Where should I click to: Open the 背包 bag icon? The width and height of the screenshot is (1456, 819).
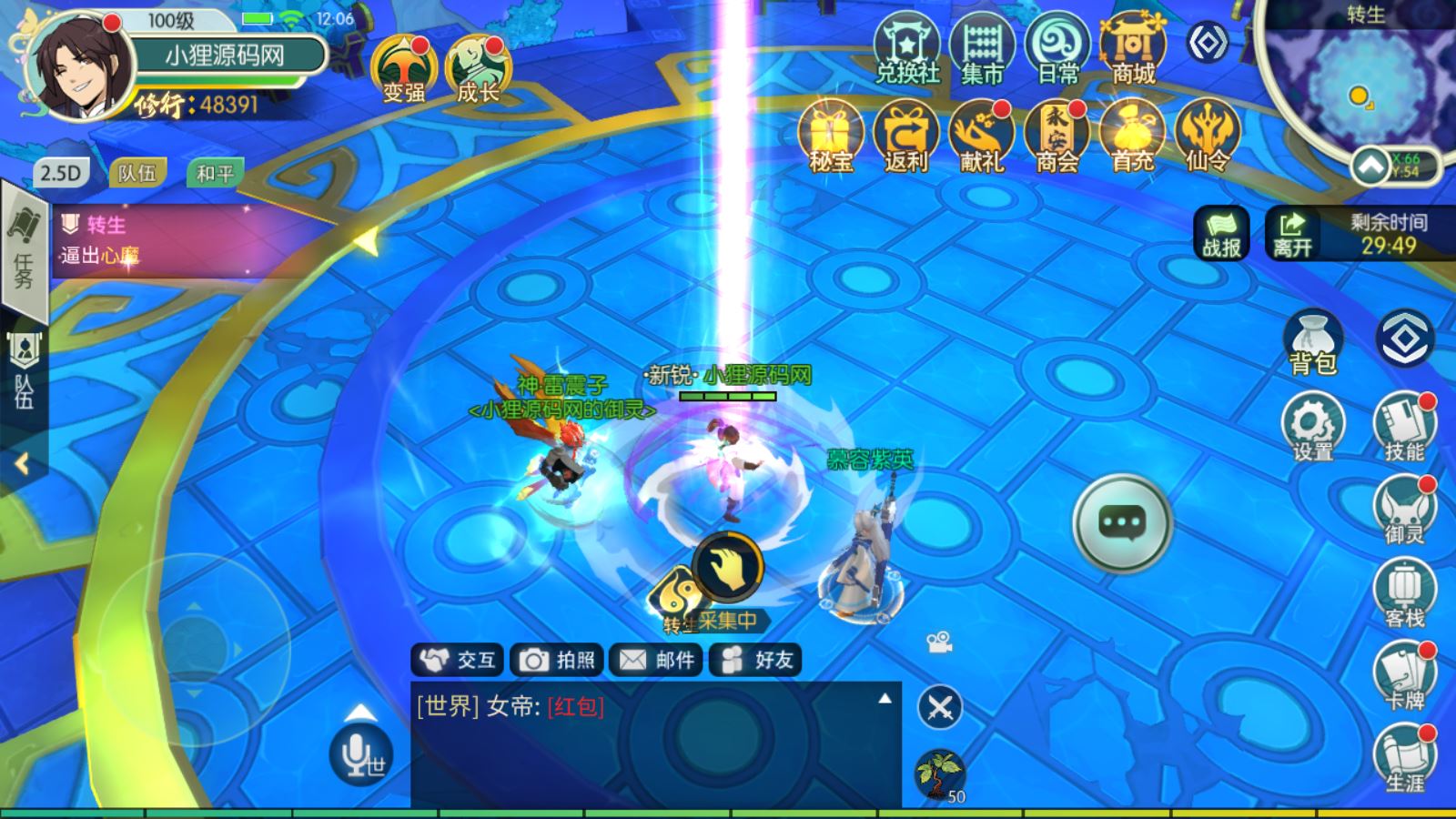point(1312,343)
